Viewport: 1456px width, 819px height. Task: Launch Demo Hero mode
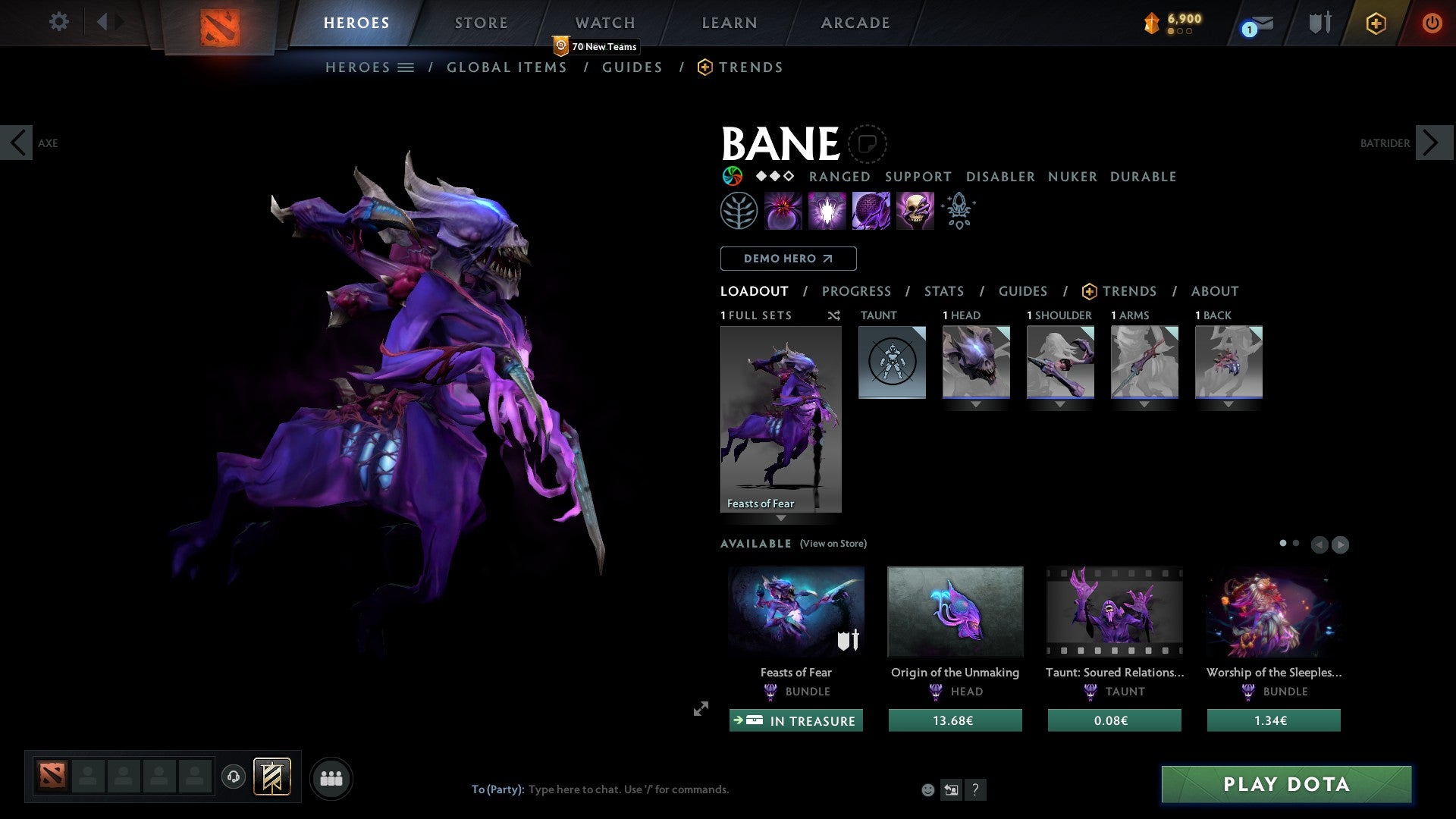coord(788,259)
